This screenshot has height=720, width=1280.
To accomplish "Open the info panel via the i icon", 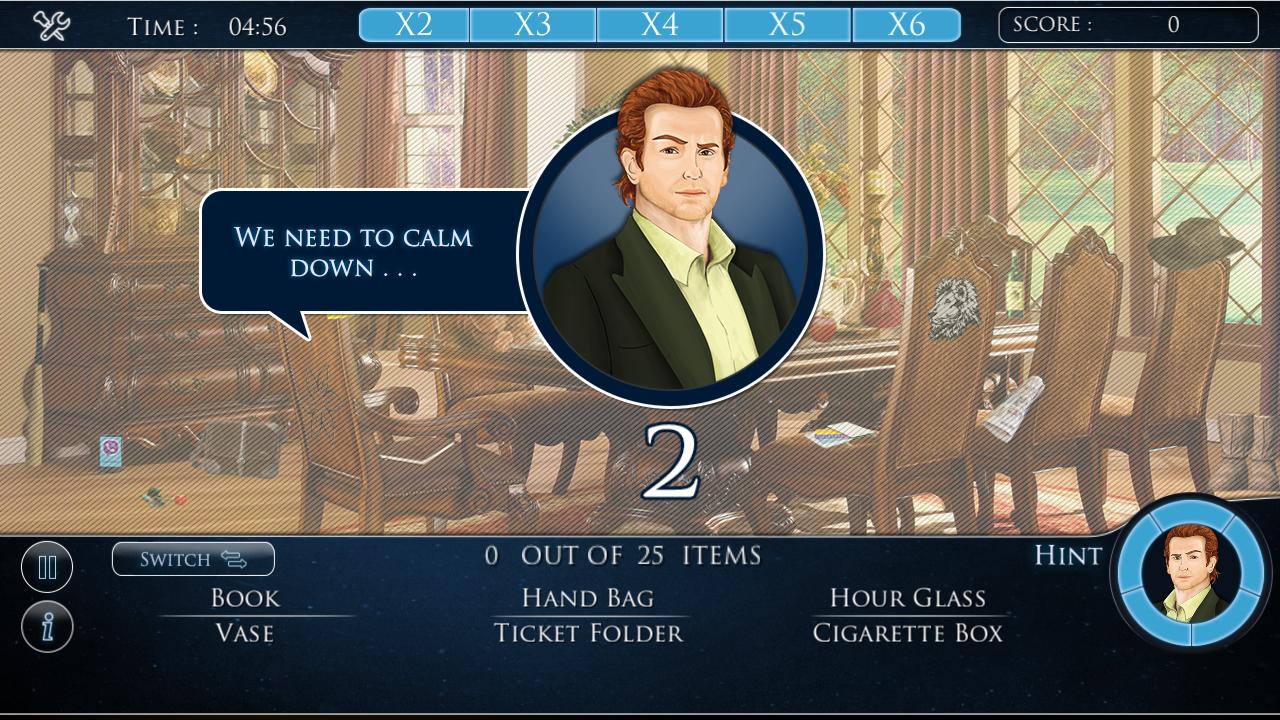I will [46, 626].
